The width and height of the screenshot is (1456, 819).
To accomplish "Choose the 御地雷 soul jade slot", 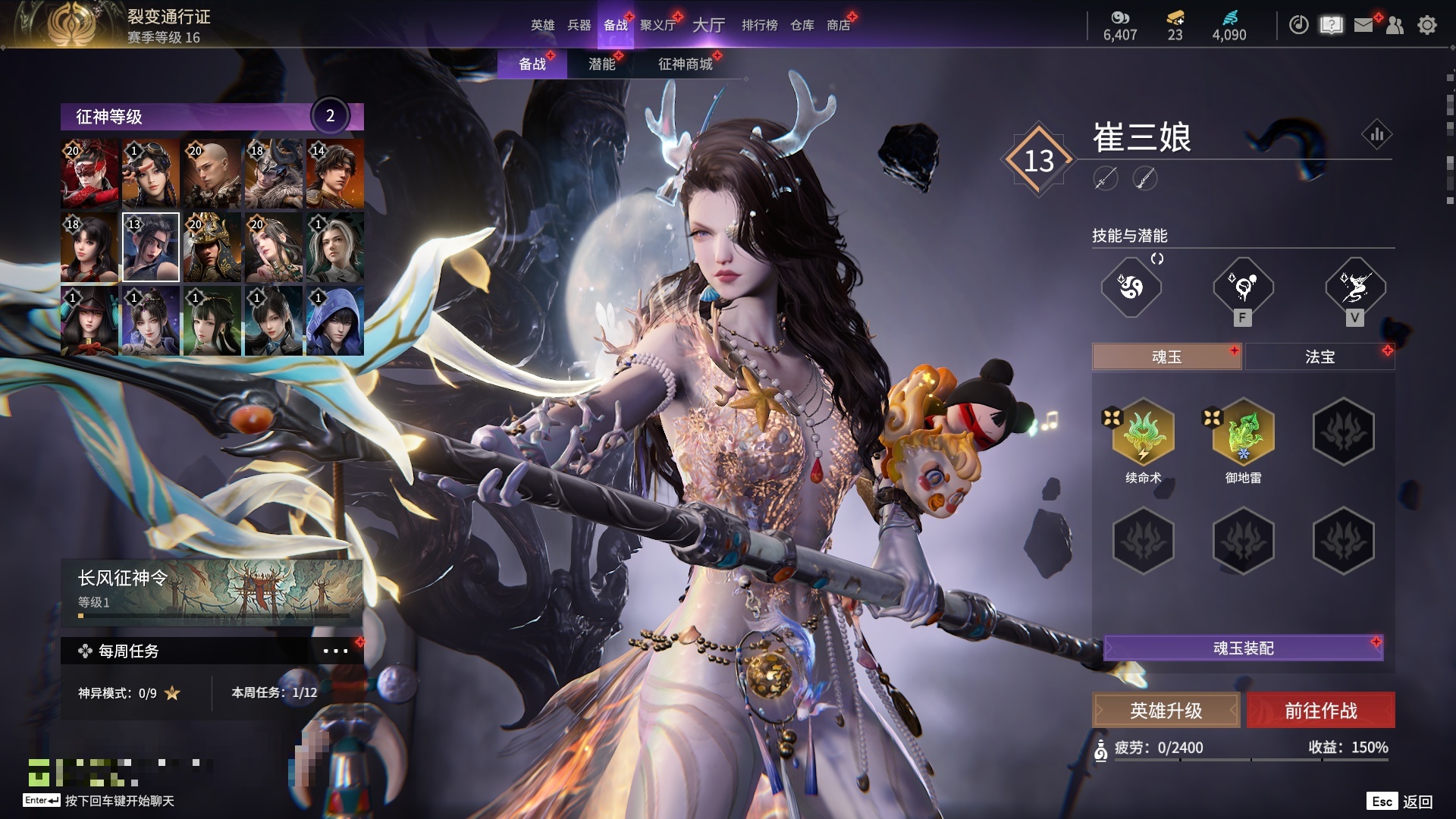I will click(1243, 432).
